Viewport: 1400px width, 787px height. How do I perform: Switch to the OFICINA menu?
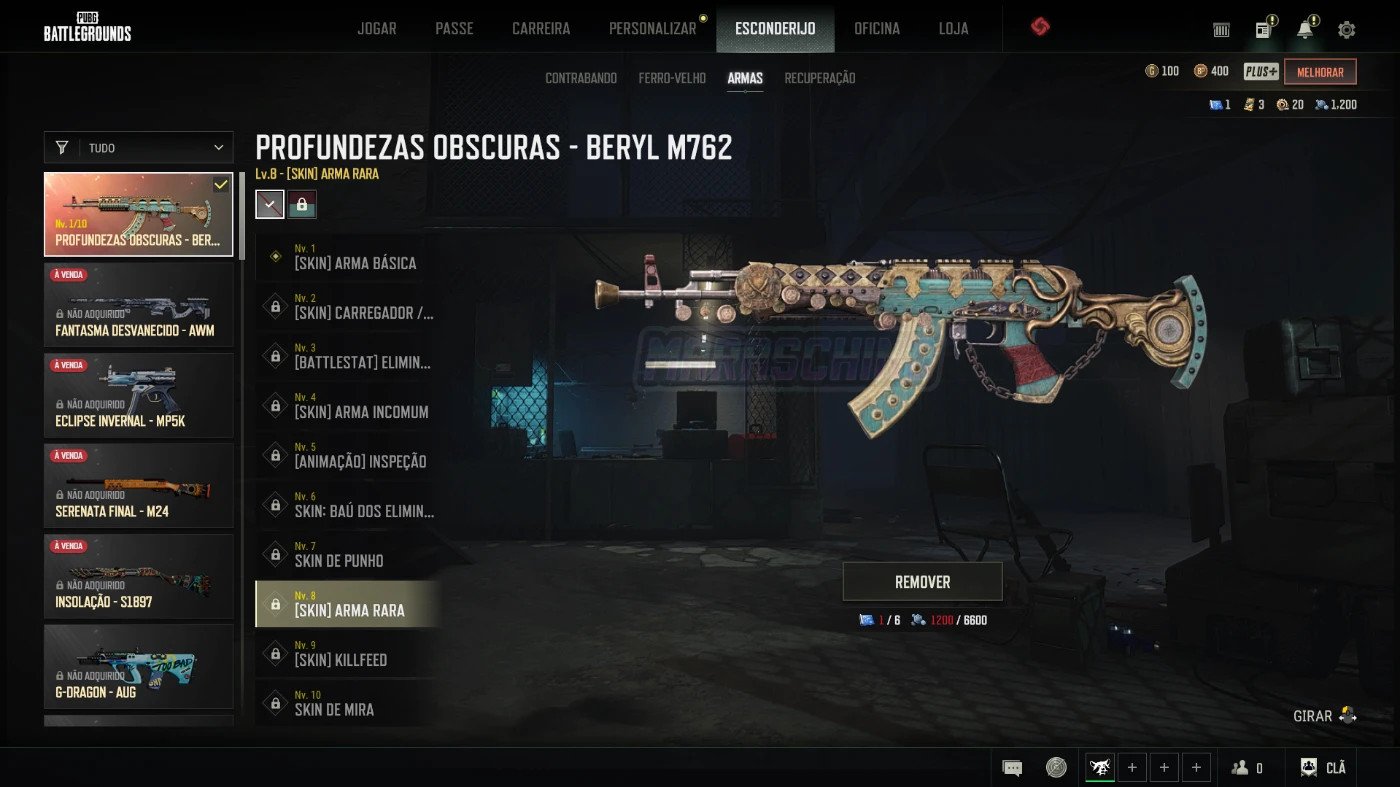[877, 28]
